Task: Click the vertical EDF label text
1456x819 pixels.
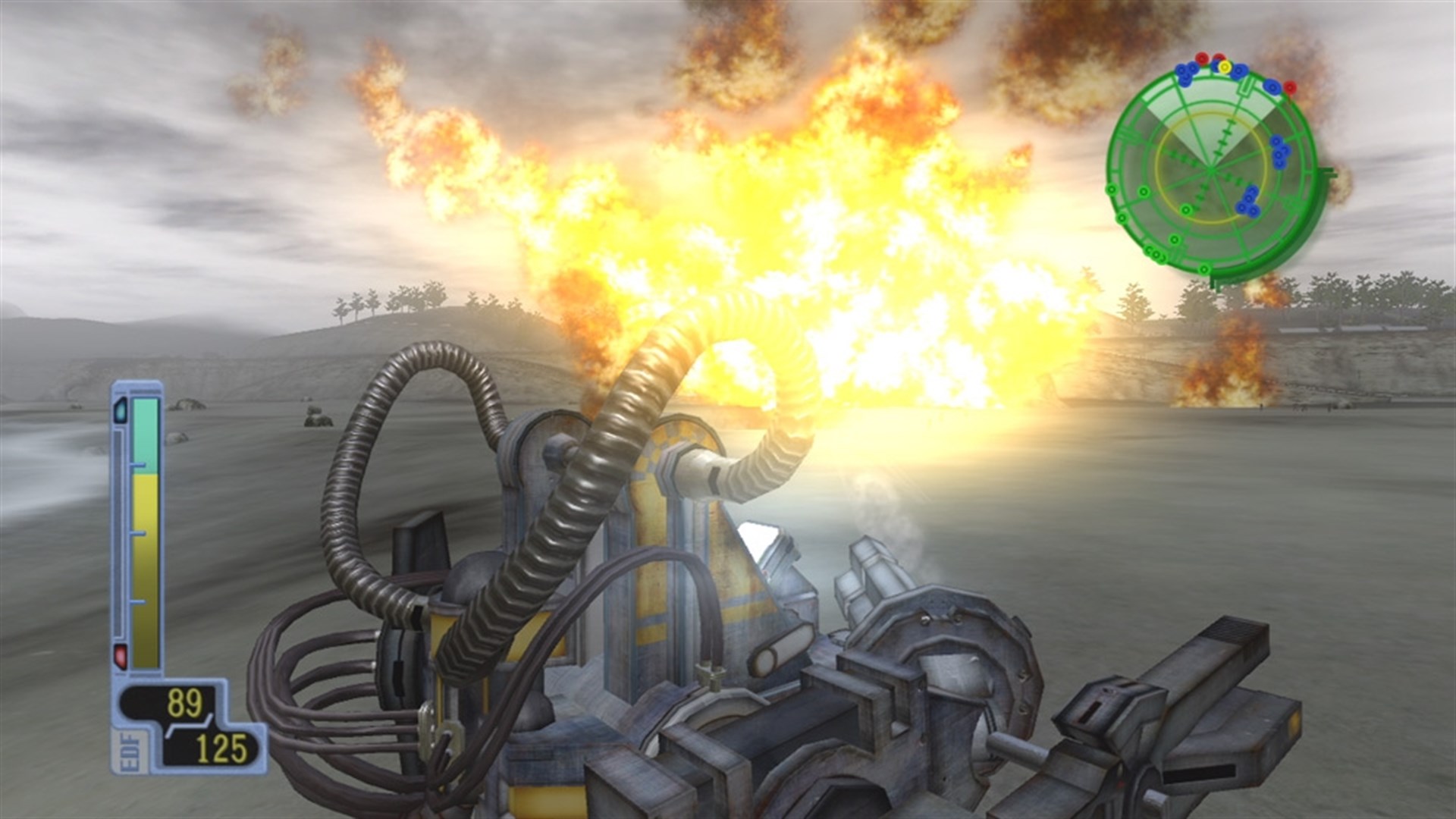Action: pos(129,751)
